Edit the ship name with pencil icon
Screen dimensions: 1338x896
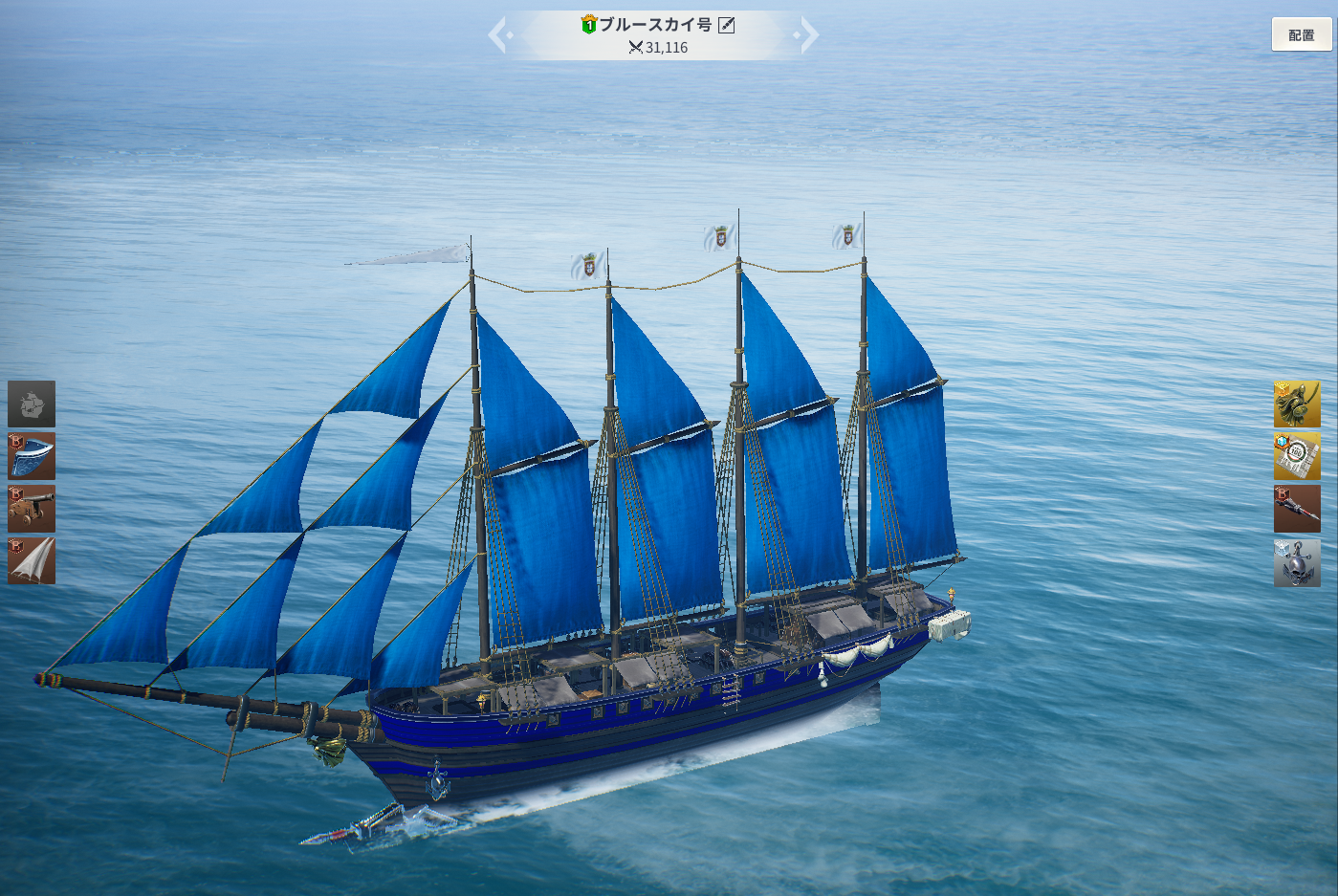pos(727,25)
